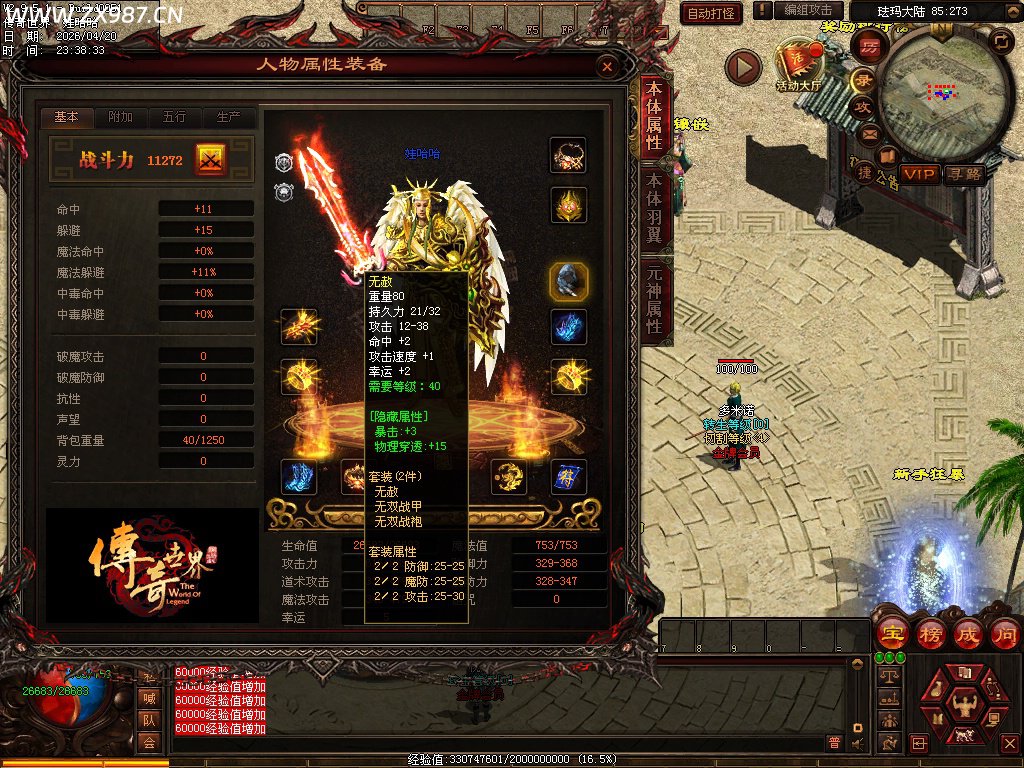Close the character equipment panel
This screenshot has height=768, width=1024.
coord(606,67)
